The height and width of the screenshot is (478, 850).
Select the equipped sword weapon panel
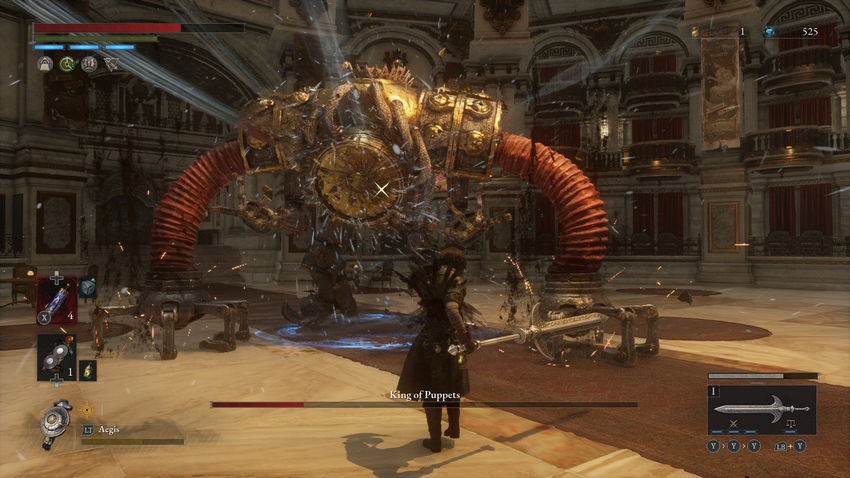[761, 410]
